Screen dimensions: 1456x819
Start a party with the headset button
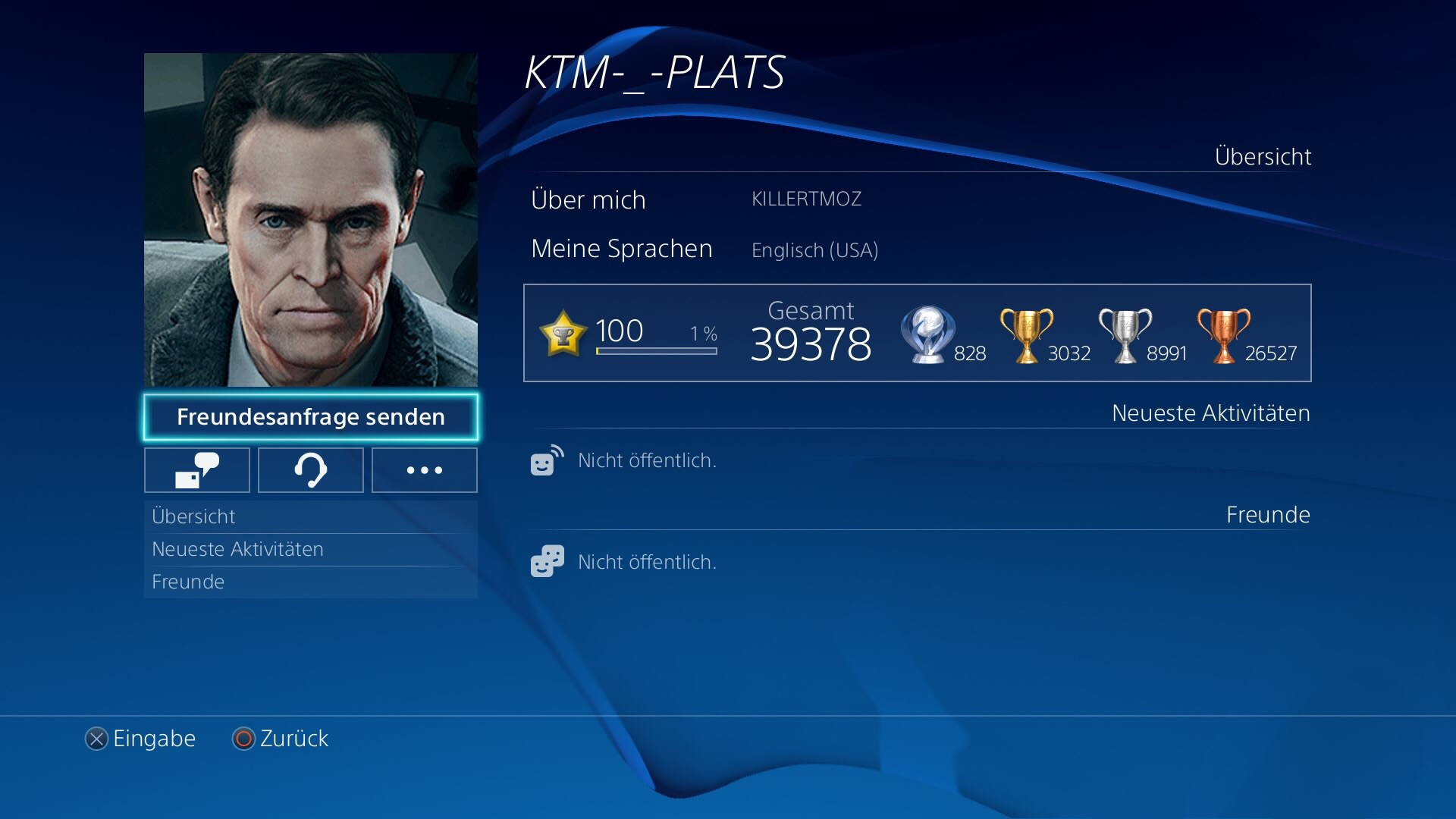point(311,470)
